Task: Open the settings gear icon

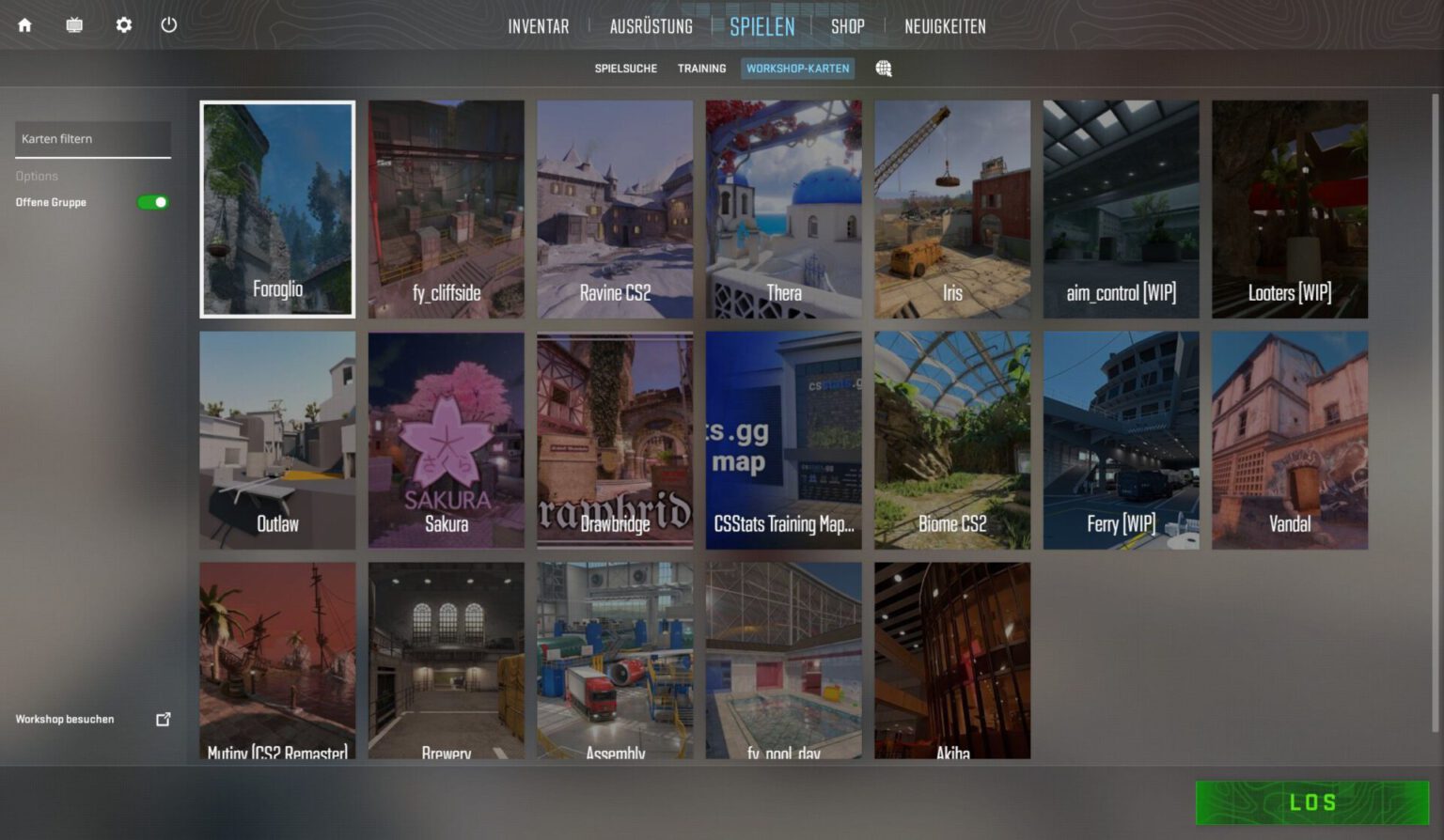Action: [123, 25]
